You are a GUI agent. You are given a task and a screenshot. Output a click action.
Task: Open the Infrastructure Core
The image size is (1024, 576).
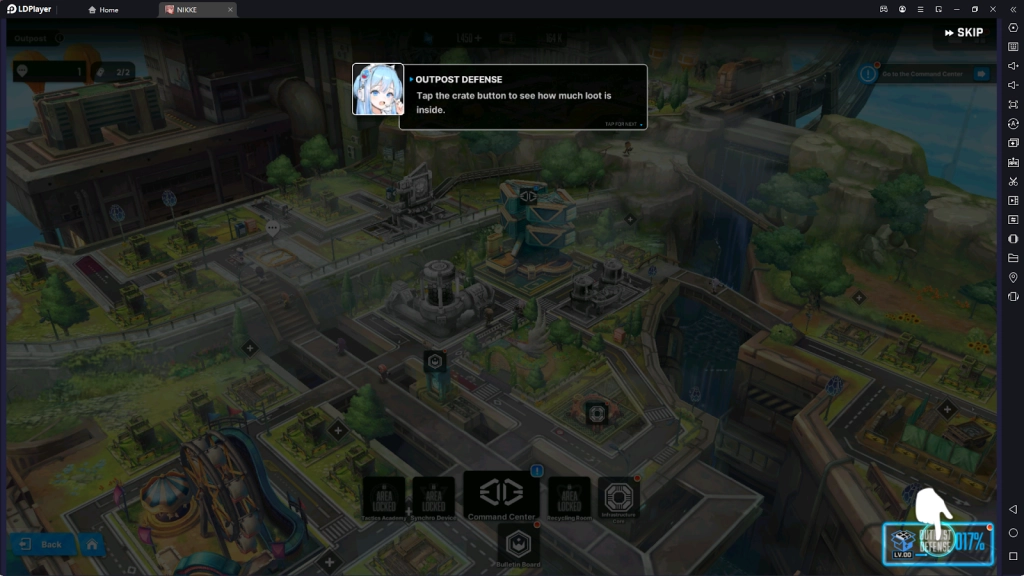[617, 498]
